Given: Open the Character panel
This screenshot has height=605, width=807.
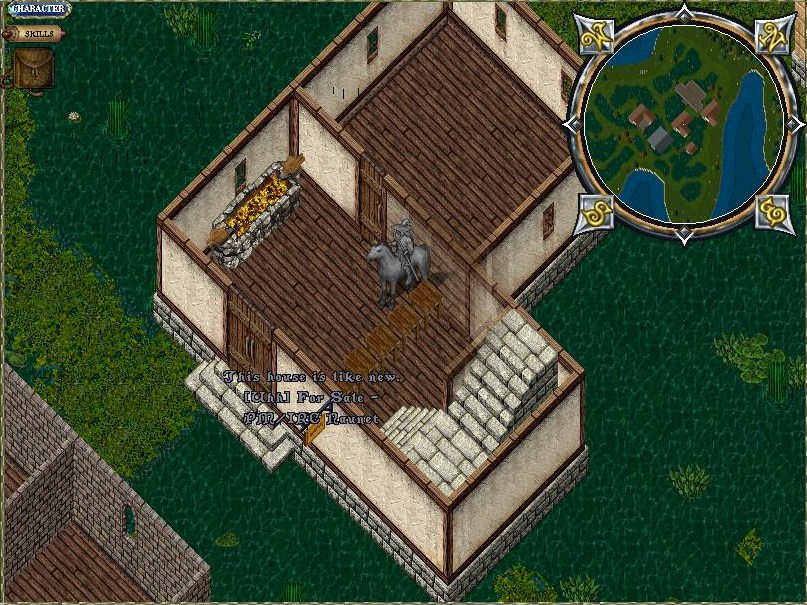Looking at the screenshot, I should point(36,10).
